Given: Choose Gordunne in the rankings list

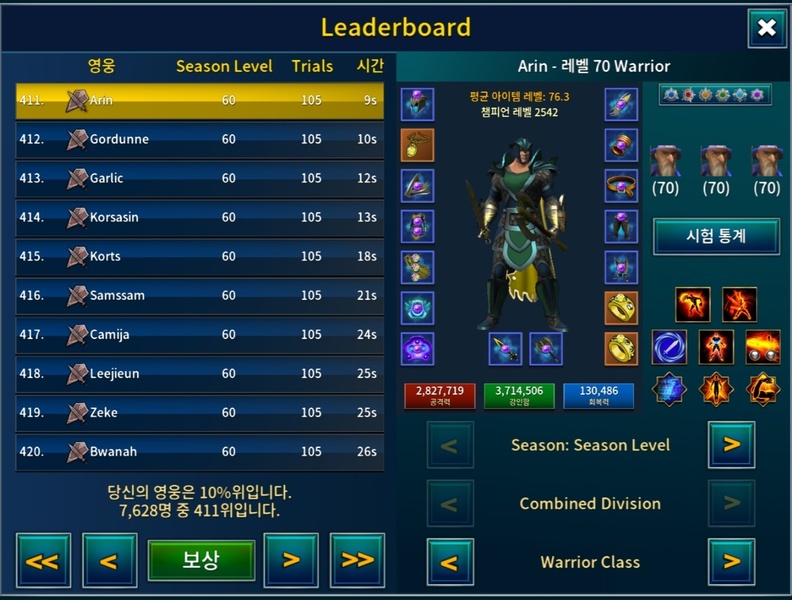Looking at the screenshot, I should [199, 140].
